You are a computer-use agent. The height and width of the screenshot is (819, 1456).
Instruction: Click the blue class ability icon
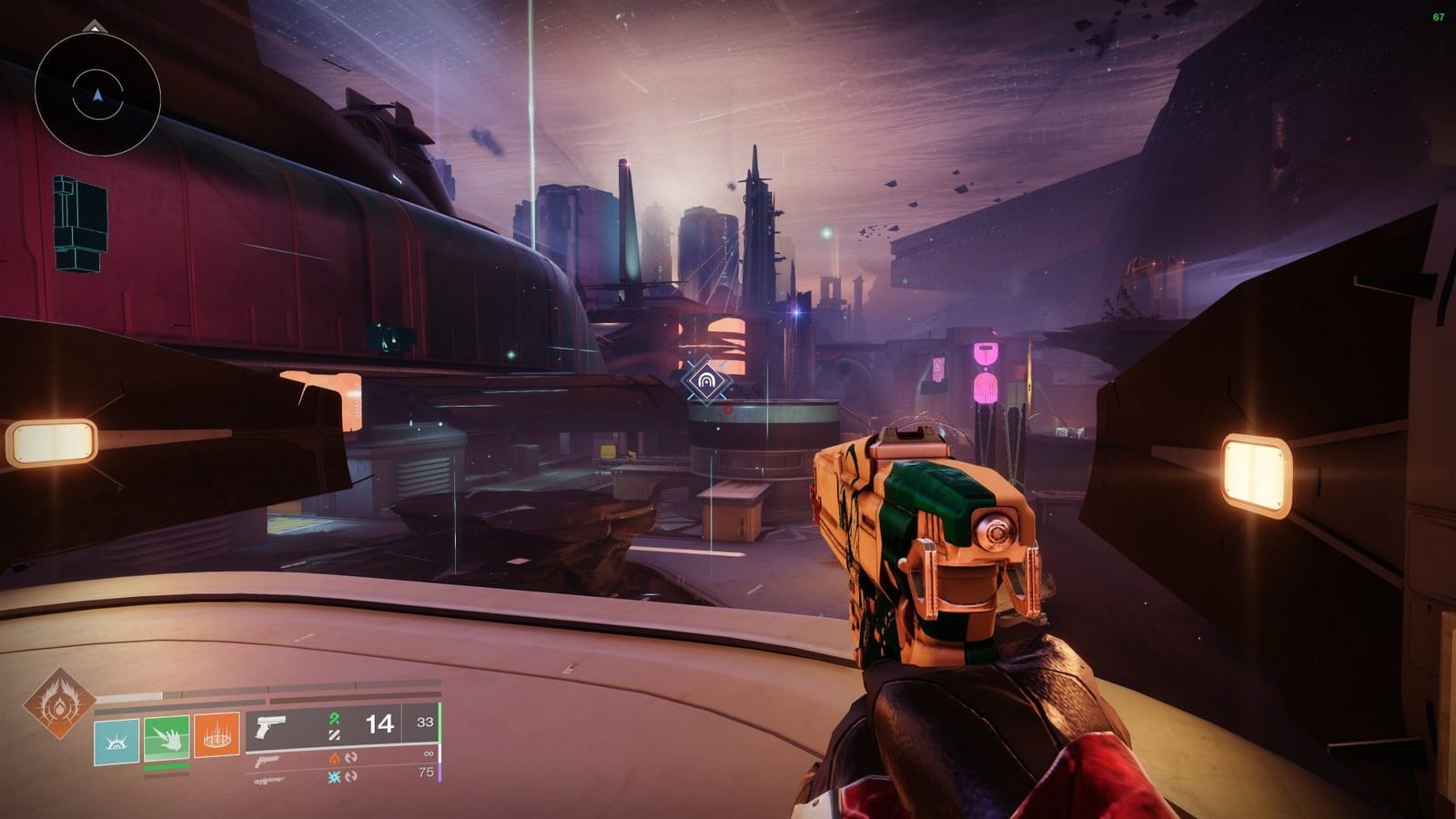116,742
